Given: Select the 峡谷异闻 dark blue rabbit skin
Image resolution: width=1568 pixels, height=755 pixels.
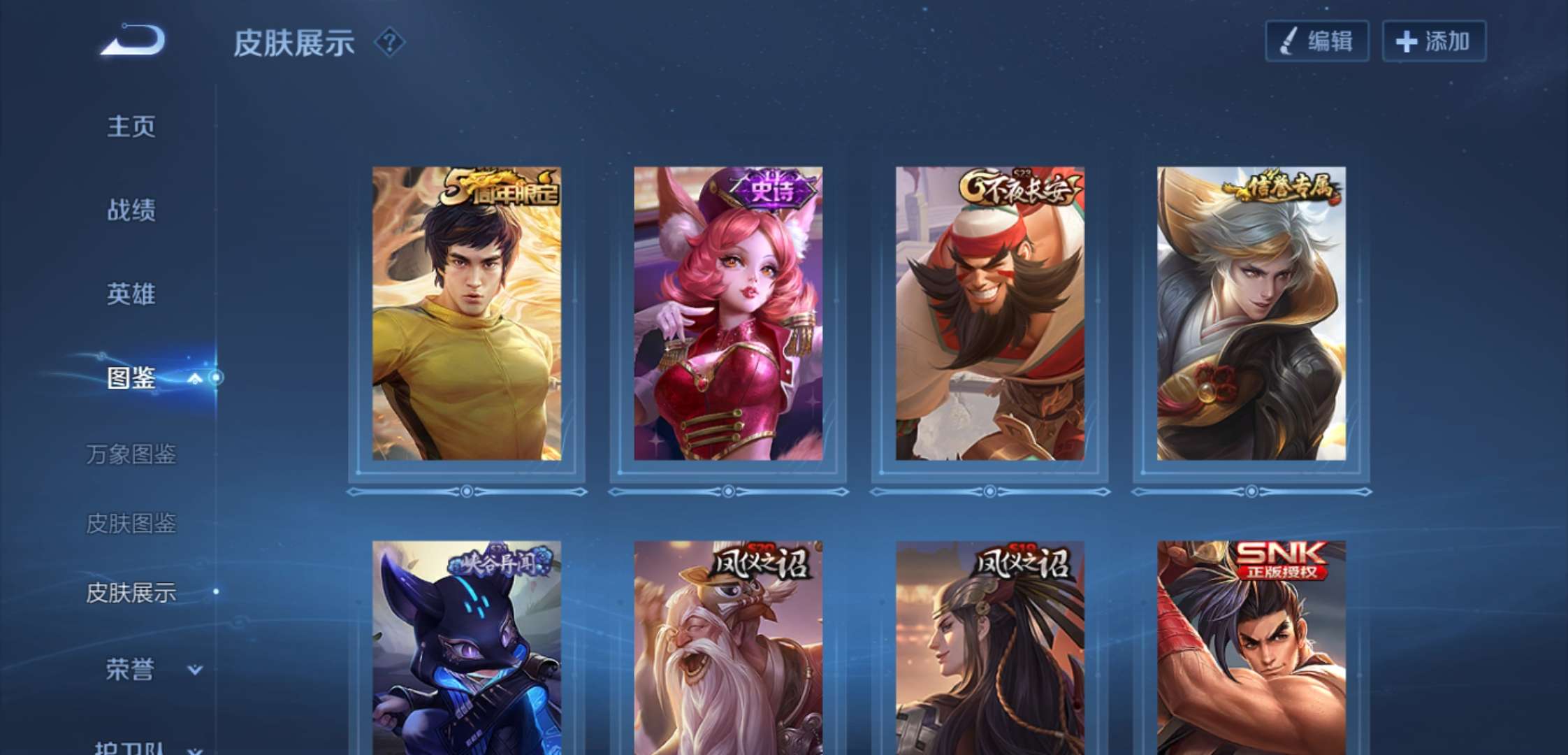Looking at the screenshot, I should [x=466, y=647].
